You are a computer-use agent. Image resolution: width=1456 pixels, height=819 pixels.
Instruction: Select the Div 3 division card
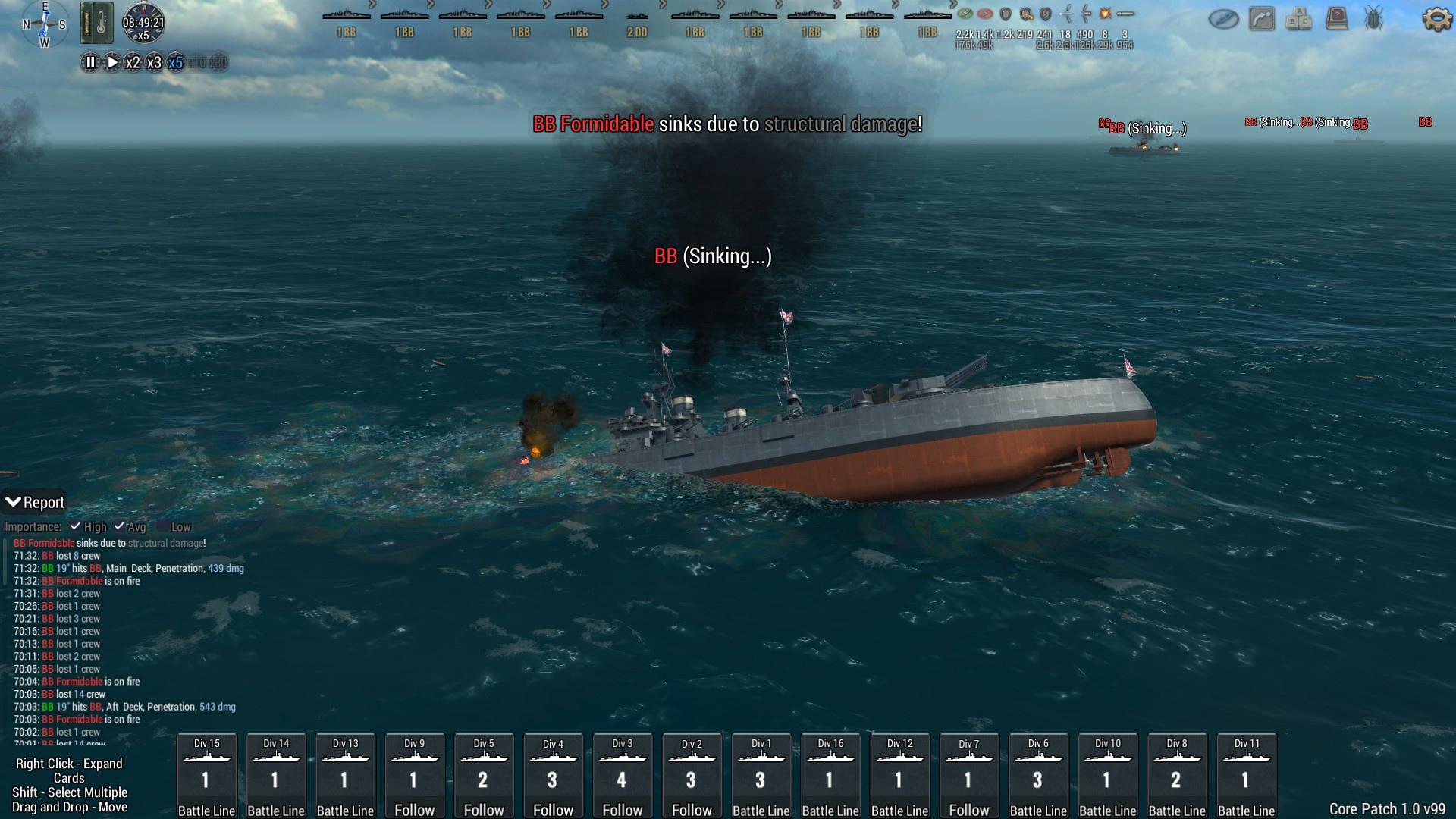pos(623,776)
